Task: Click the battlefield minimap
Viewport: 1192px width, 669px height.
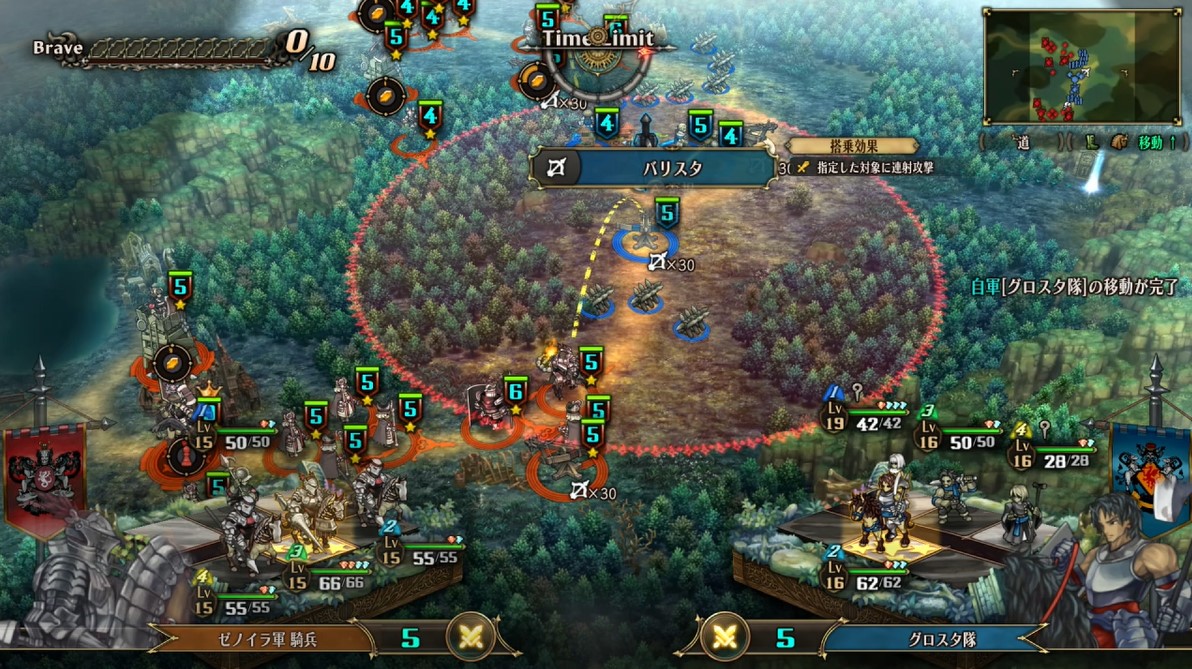Action: (1082, 66)
